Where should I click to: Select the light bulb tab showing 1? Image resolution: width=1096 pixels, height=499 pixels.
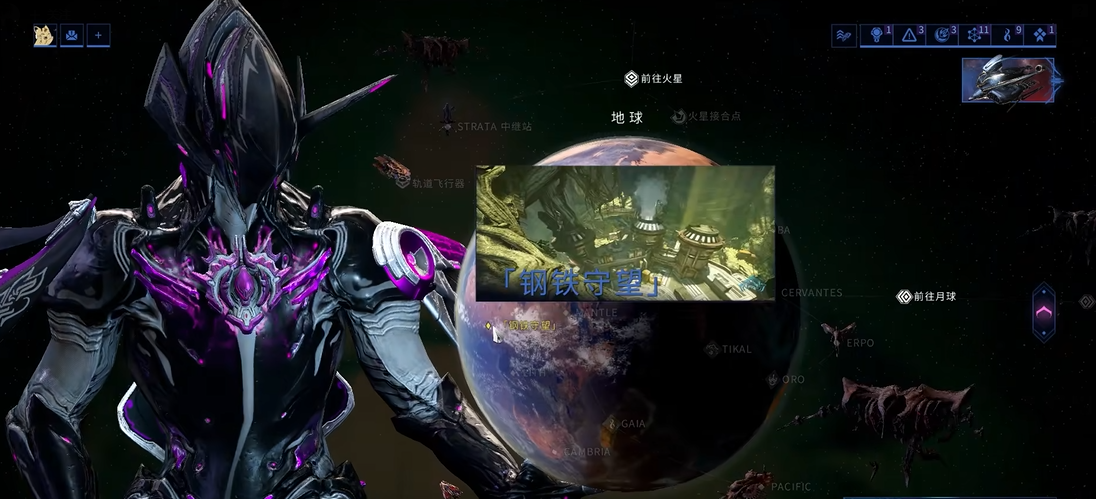pyautogui.click(x=879, y=35)
